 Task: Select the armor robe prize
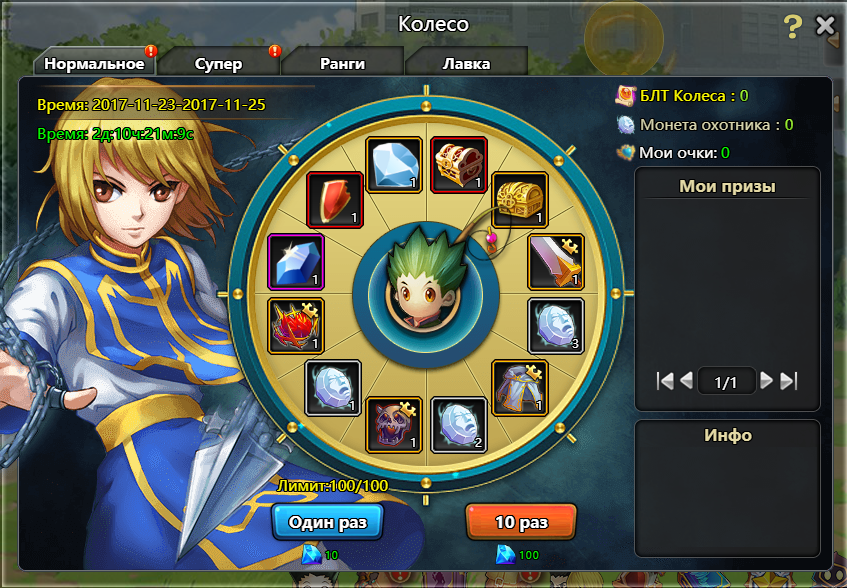coord(520,388)
